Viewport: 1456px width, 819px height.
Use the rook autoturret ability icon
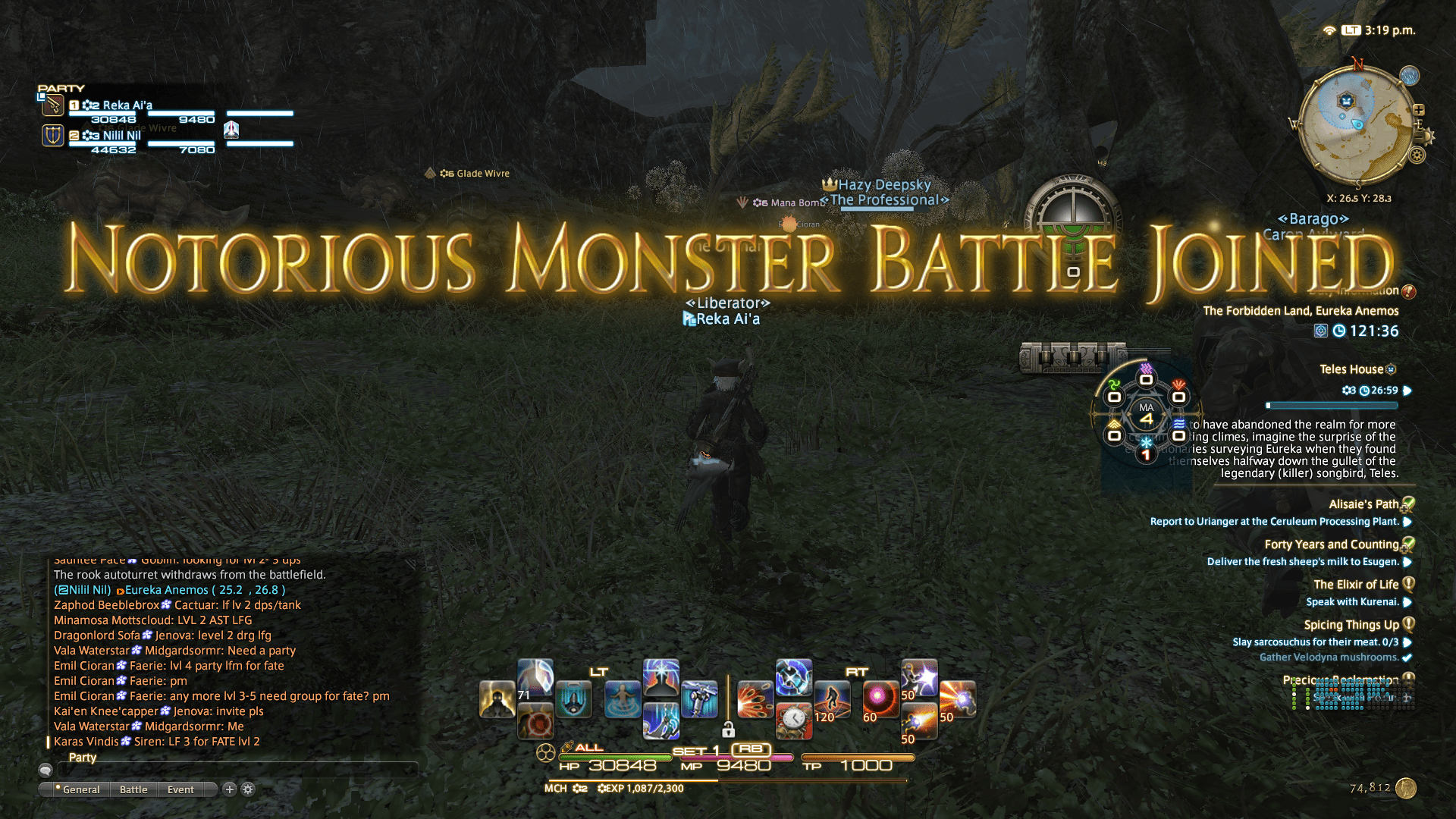coord(699,699)
